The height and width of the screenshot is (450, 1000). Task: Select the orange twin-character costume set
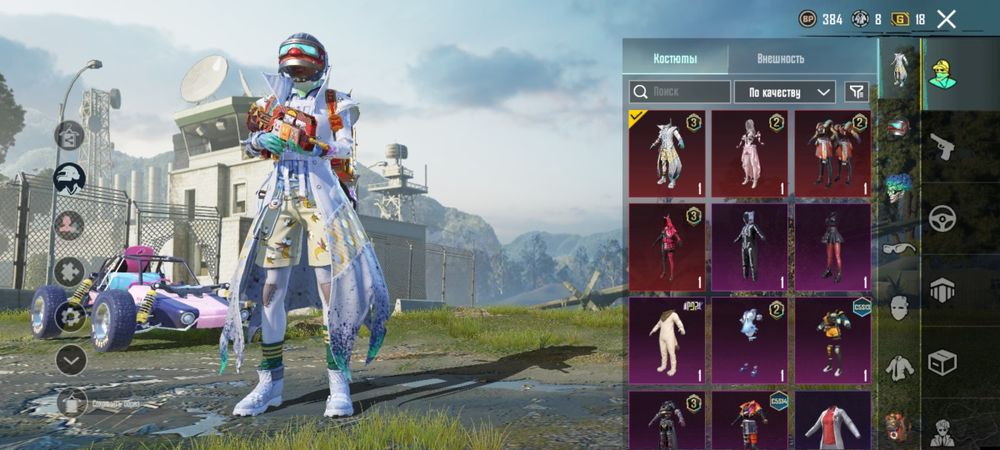pos(832,153)
